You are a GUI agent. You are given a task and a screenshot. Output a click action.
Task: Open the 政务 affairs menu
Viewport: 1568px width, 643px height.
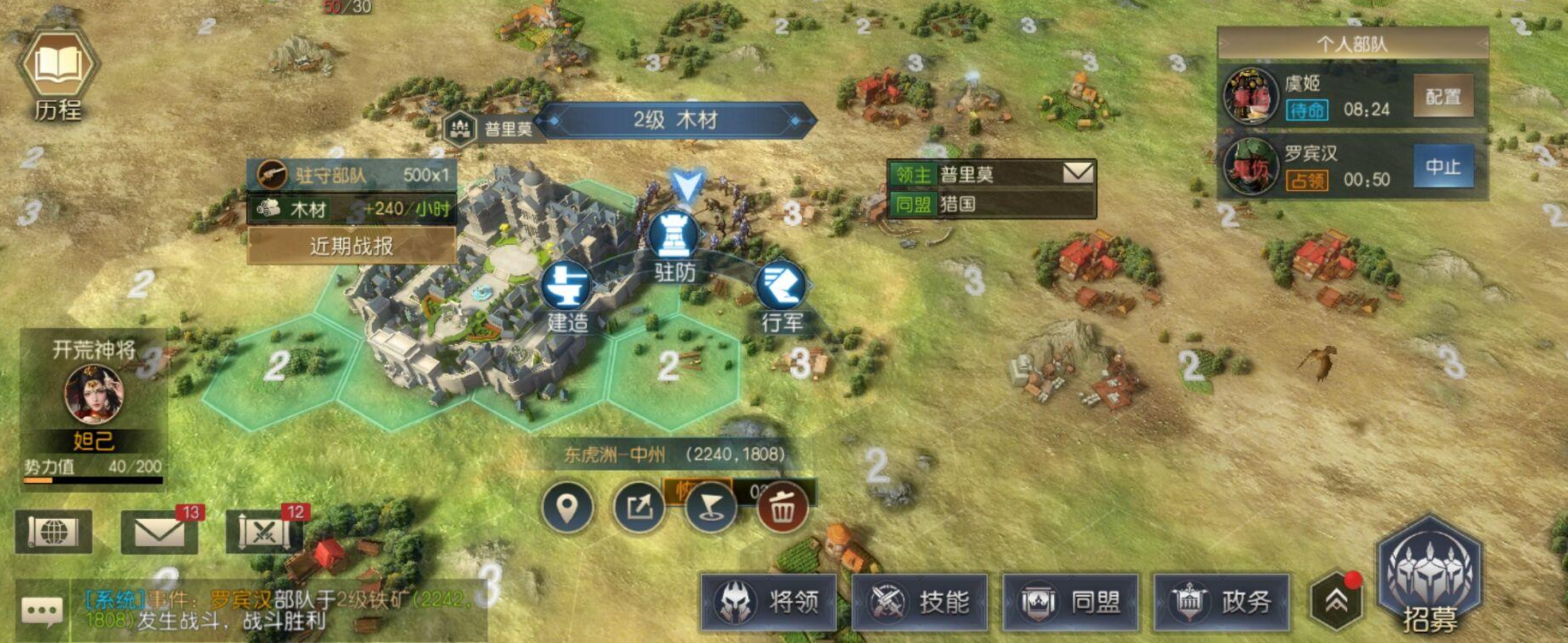(1223, 602)
